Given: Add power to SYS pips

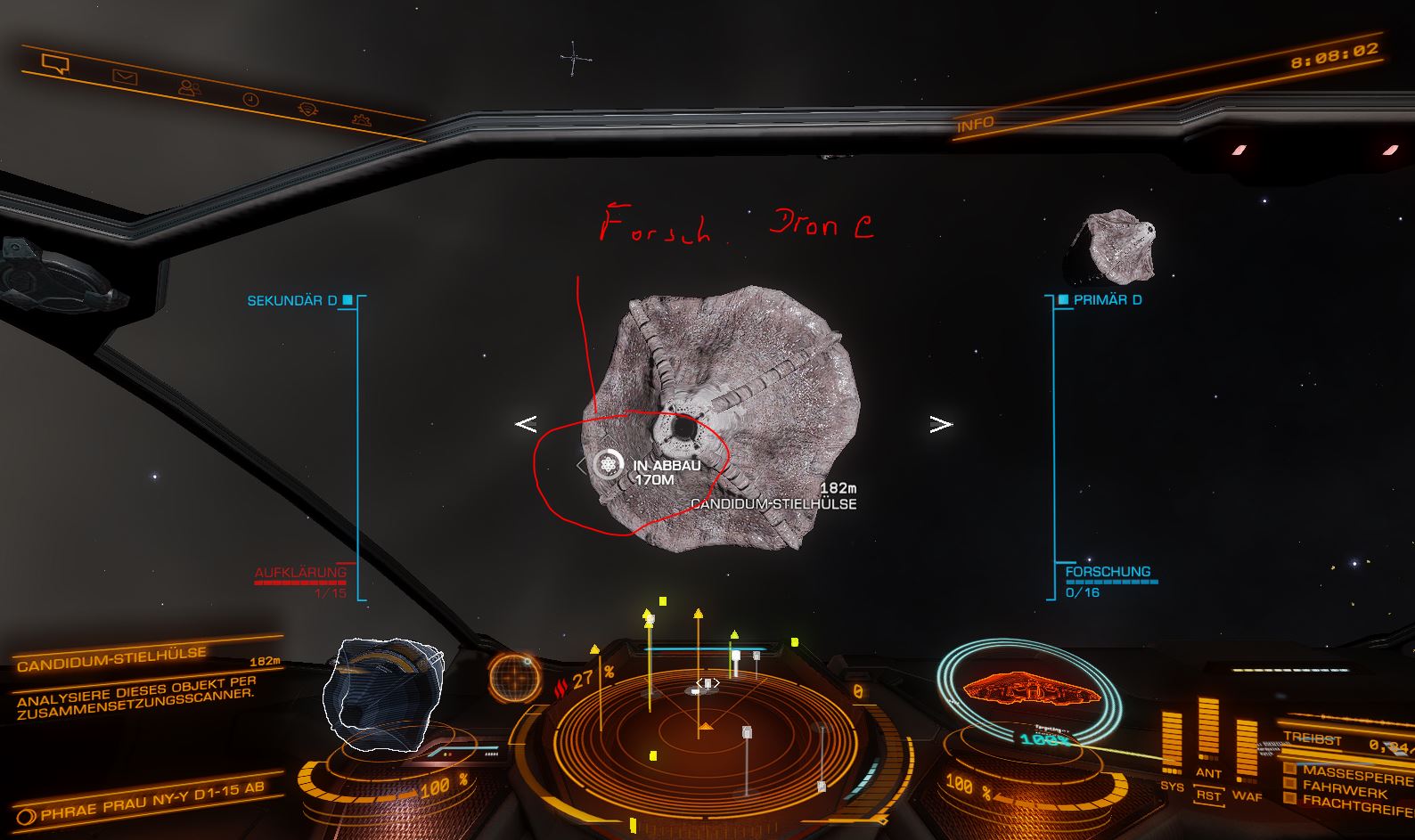Looking at the screenshot, I should point(1172,786).
